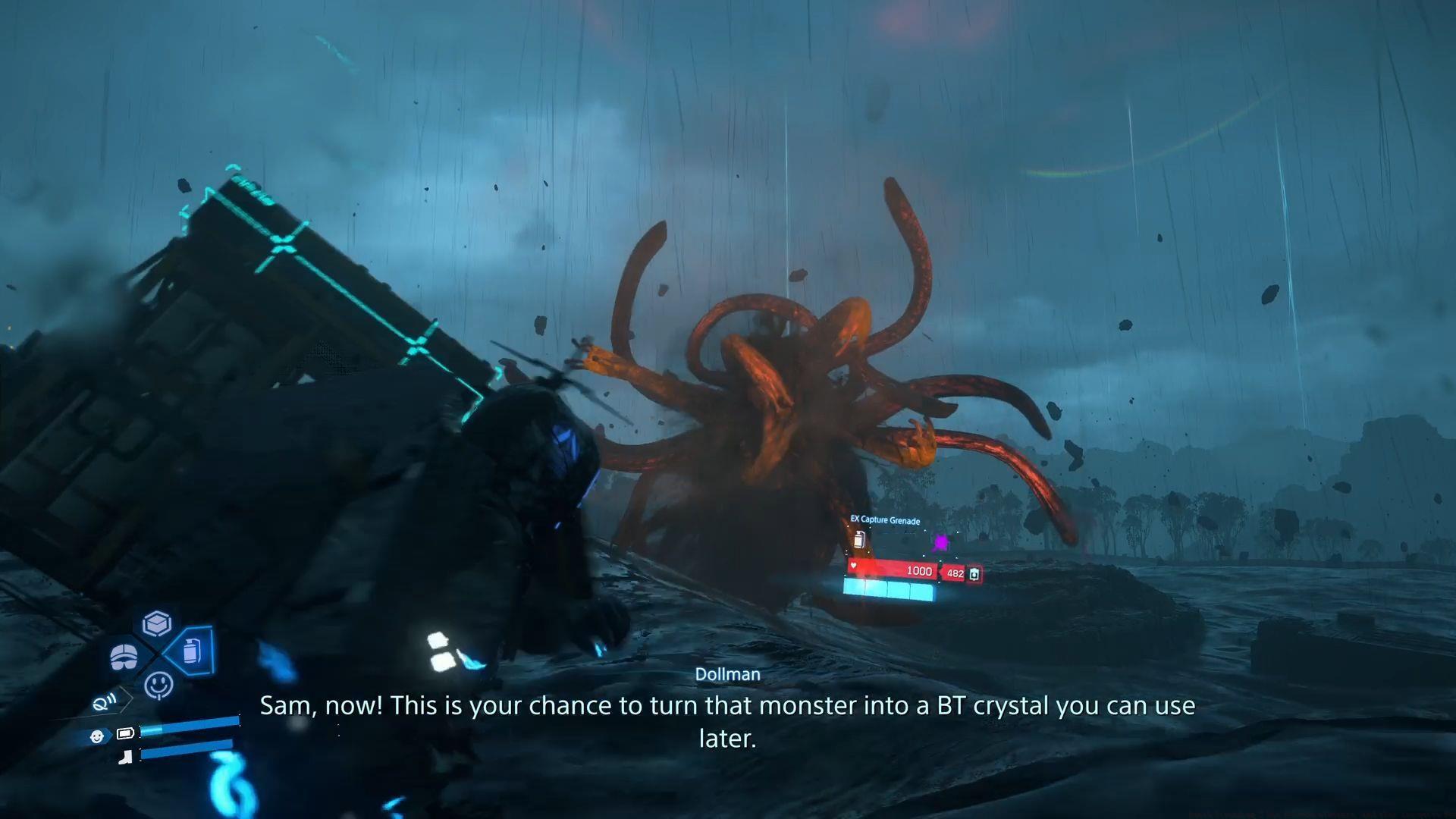1456x819 pixels.
Task: Toggle the purple capture marker above the health bar
Action: (x=941, y=541)
